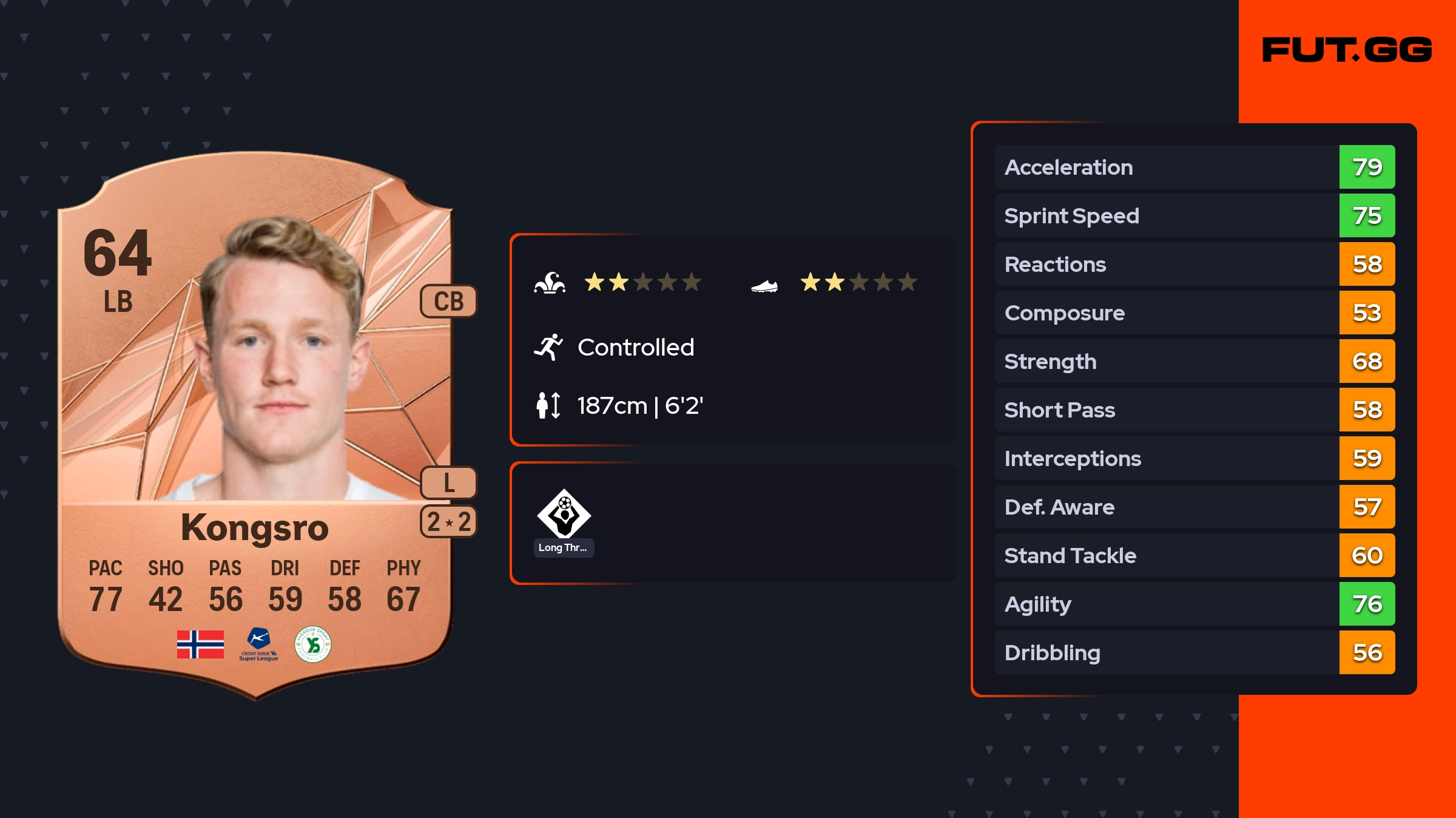Select the Stand Tackle stat row
1456x818 pixels.
(1194, 555)
